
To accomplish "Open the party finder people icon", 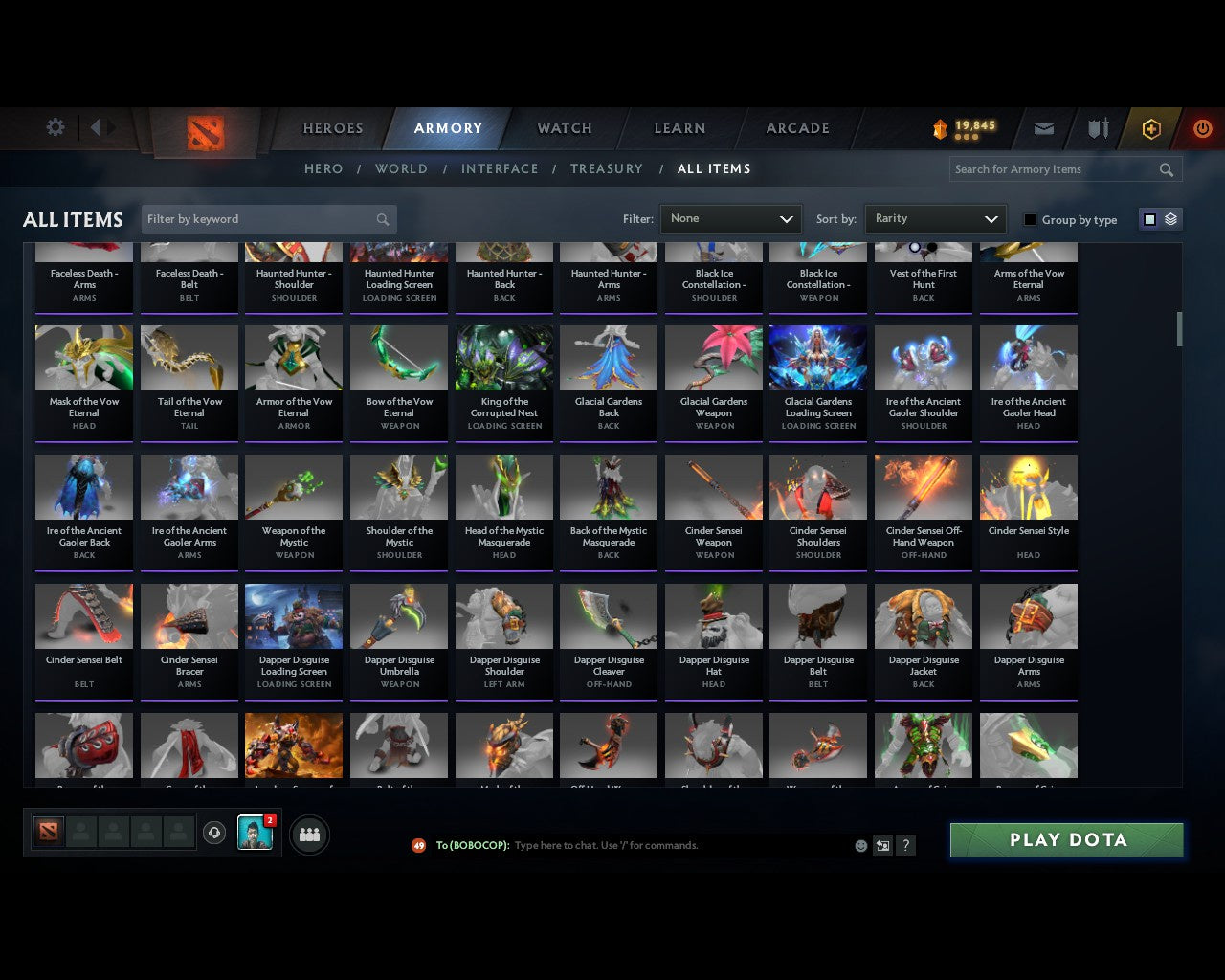I will 308,833.
